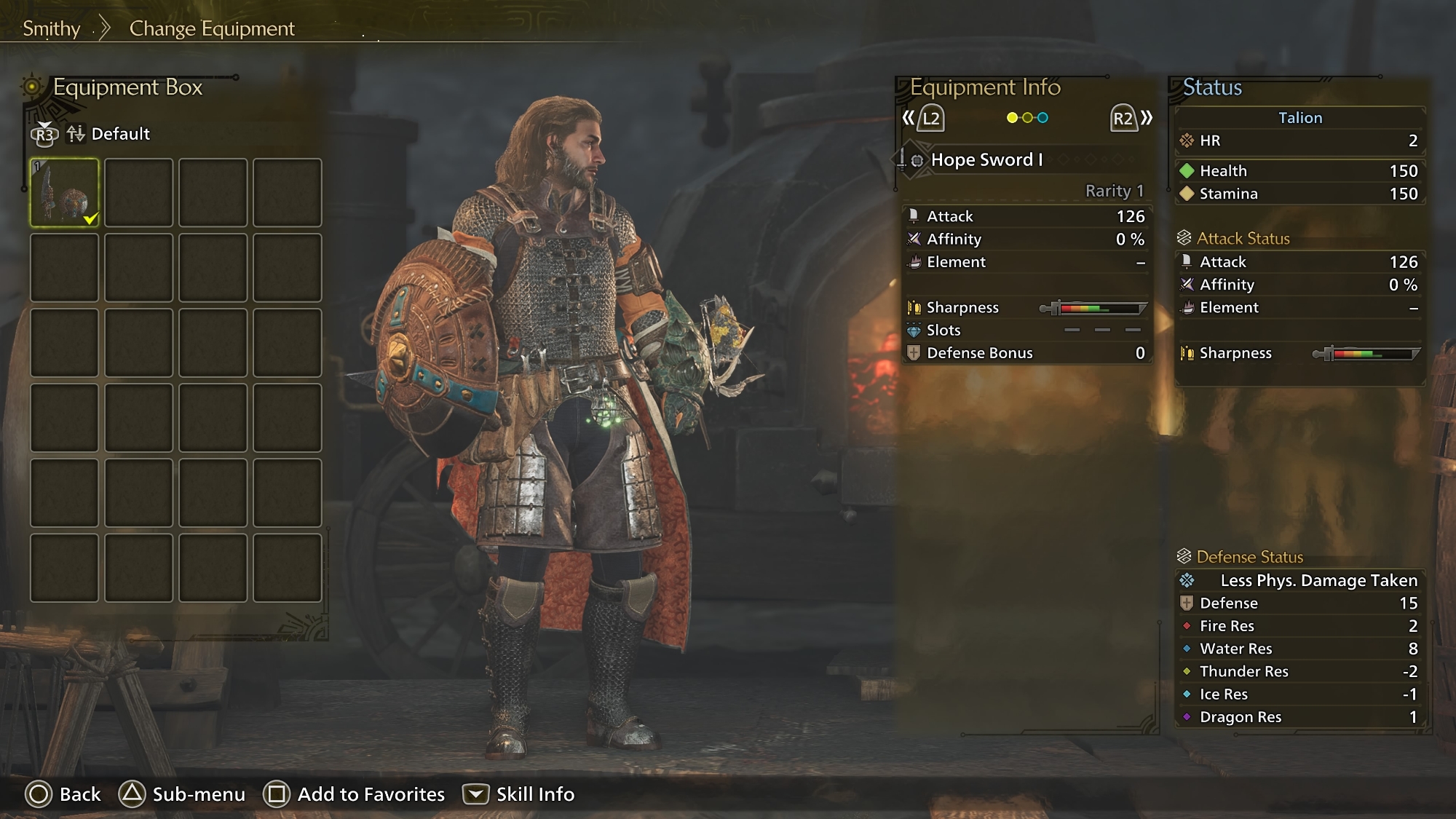Image resolution: width=1456 pixels, height=819 pixels.
Task: Click the Smithy breadcrumb
Action: 51,28
